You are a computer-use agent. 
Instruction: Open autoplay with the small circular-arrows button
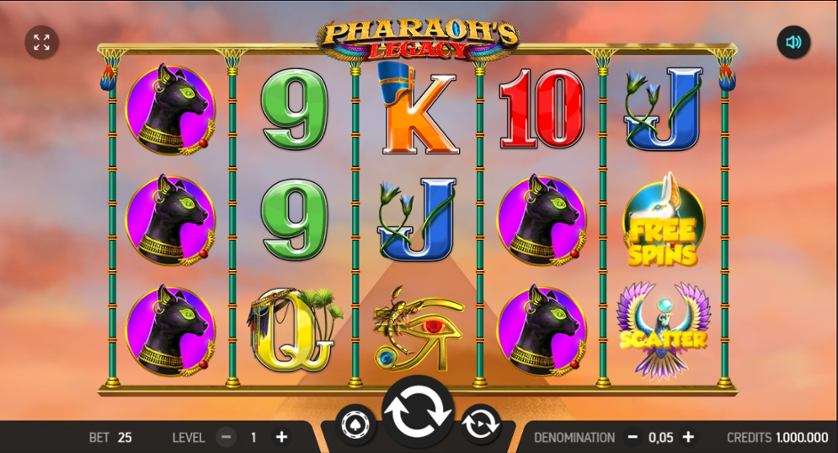tap(480, 422)
